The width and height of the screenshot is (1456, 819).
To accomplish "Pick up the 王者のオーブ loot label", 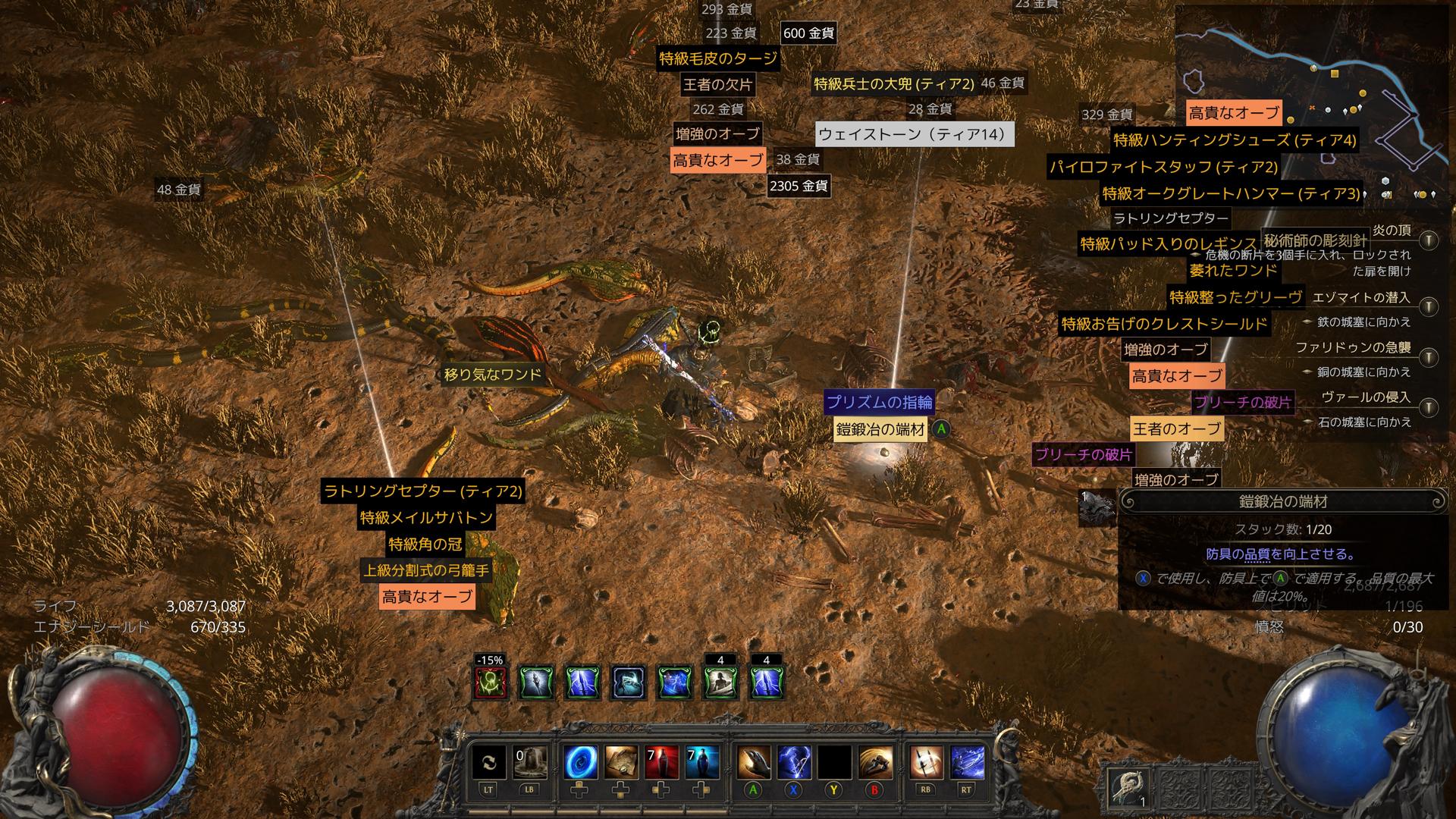I will click(1176, 428).
